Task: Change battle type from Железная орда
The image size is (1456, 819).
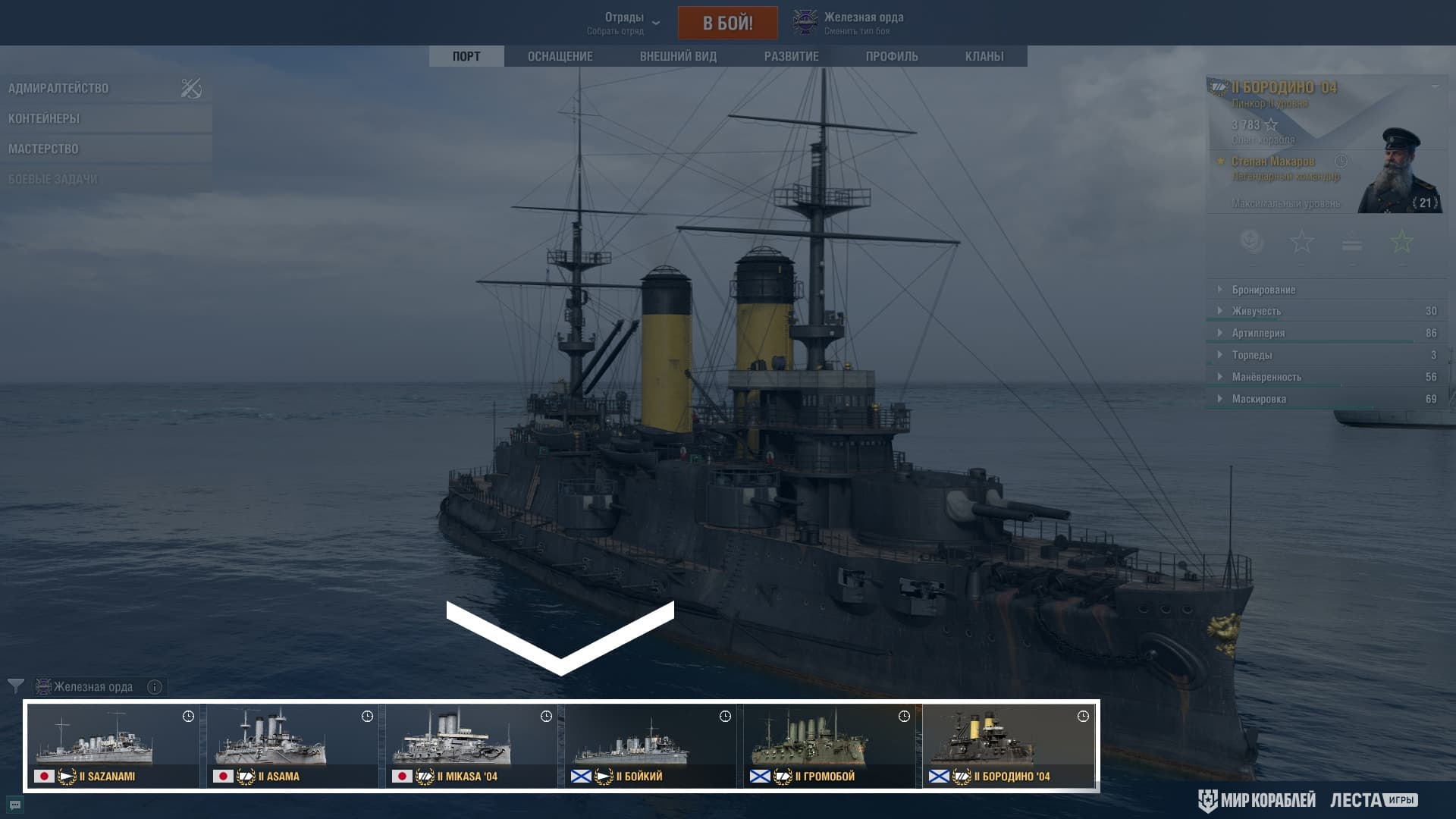Action: 849,23
